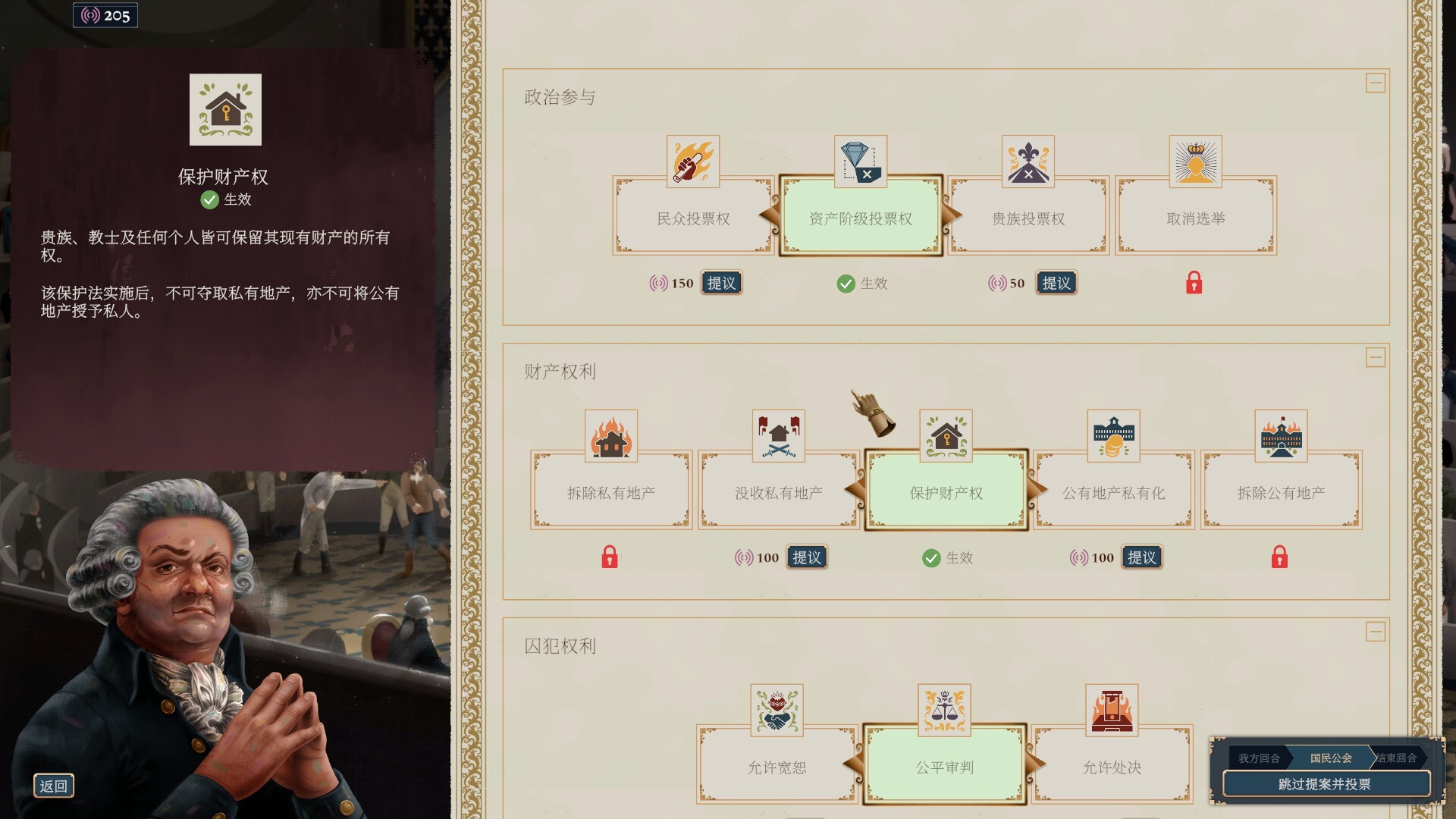Click the 保护财产权 house key icon
This screenshot has height=819, width=1456.
click(946, 435)
